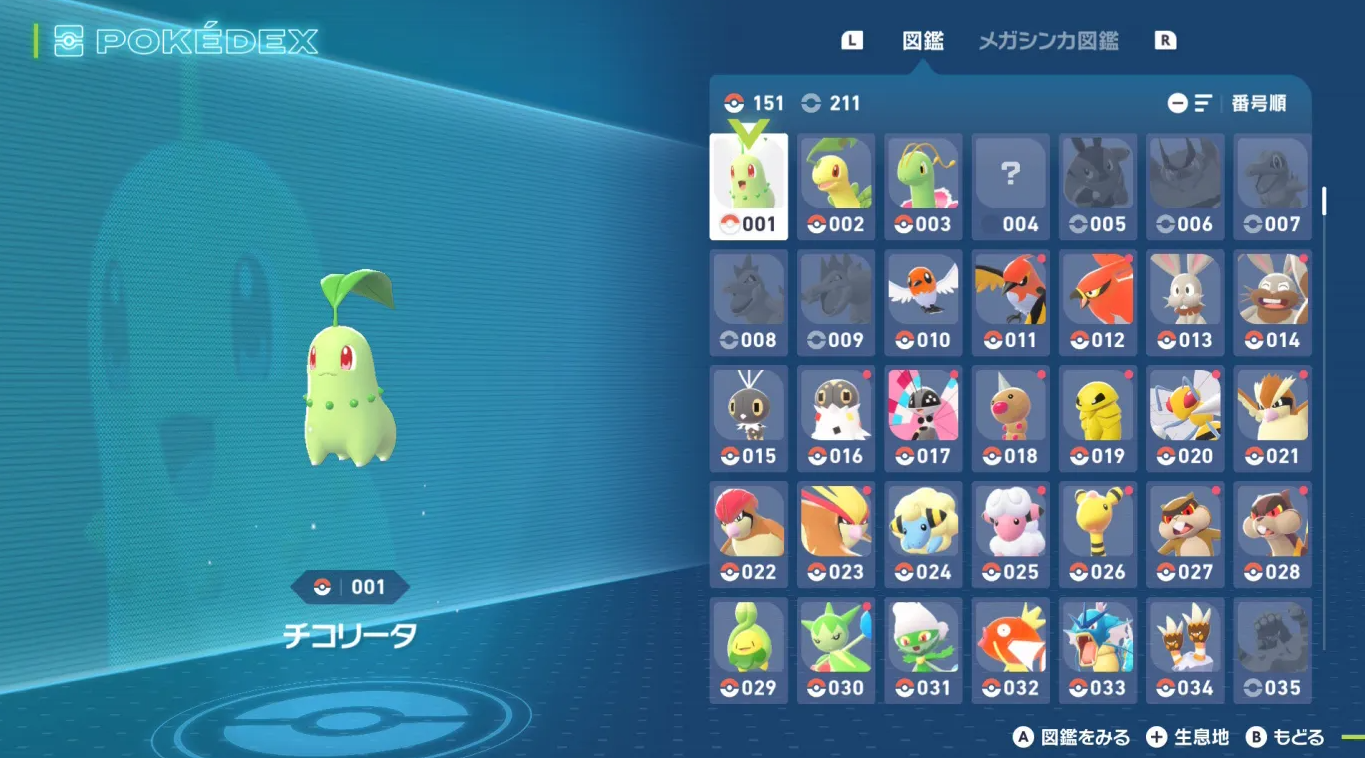Open Pokédex entry 003 Meganium
Image resolution: width=1365 pixels, height=758 pixels.
pos(922,187)
